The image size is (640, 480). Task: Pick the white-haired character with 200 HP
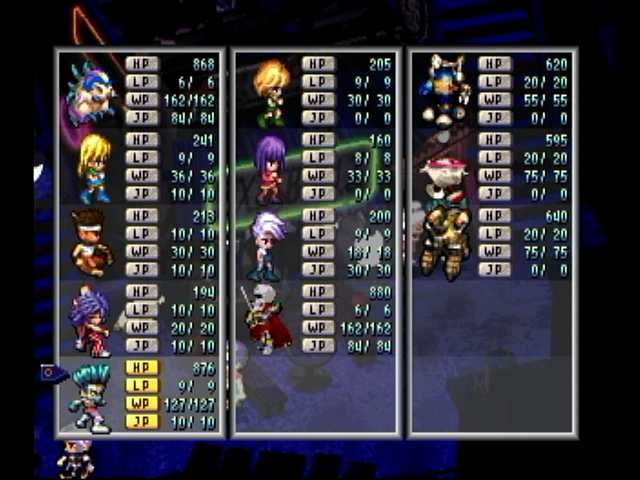tap(268, 244)
